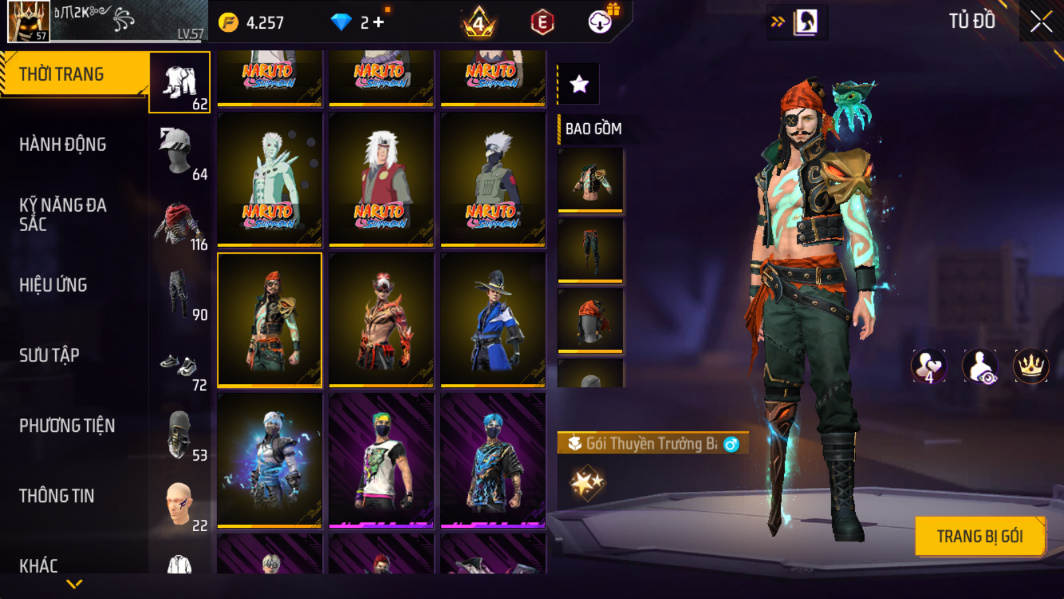The height and width of the screenshot is (599, 1064).
Task: Close the wardrobe screen
Action: (x=1041, y=22)
